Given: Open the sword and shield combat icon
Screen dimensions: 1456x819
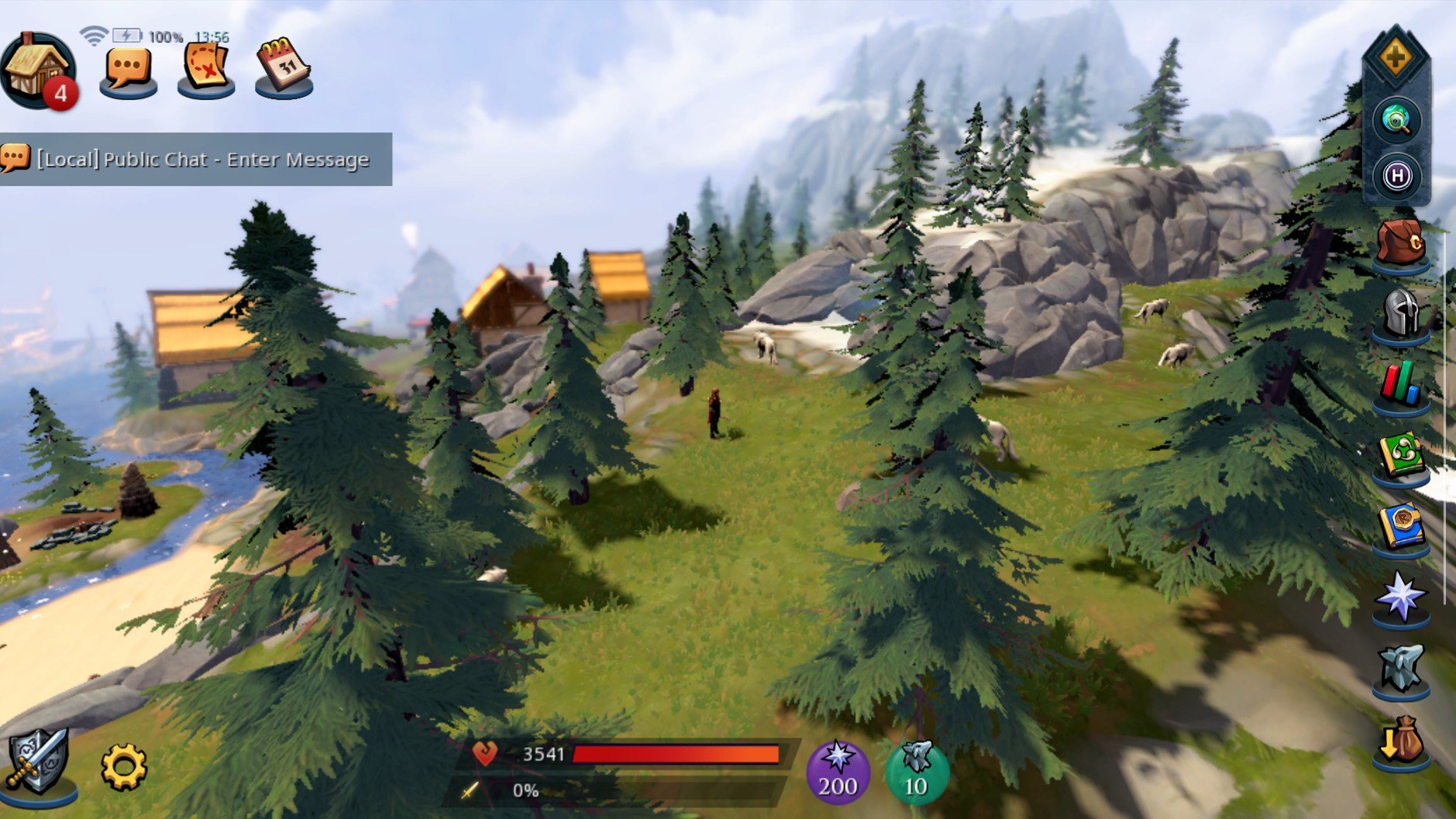Looking at the screenshot, I should (37, 763).
